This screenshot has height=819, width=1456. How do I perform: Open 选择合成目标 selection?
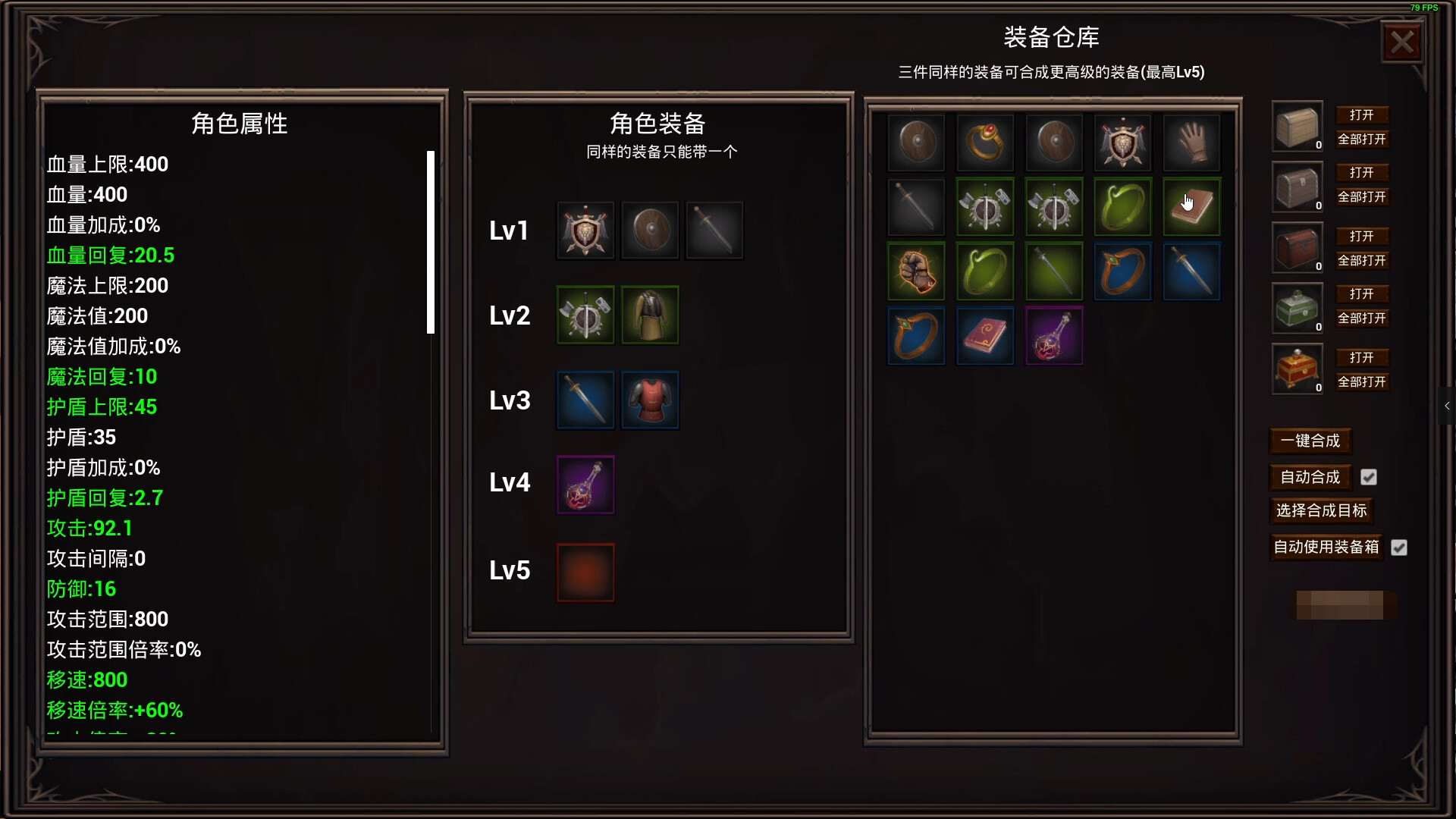[x=1321, y=511]
